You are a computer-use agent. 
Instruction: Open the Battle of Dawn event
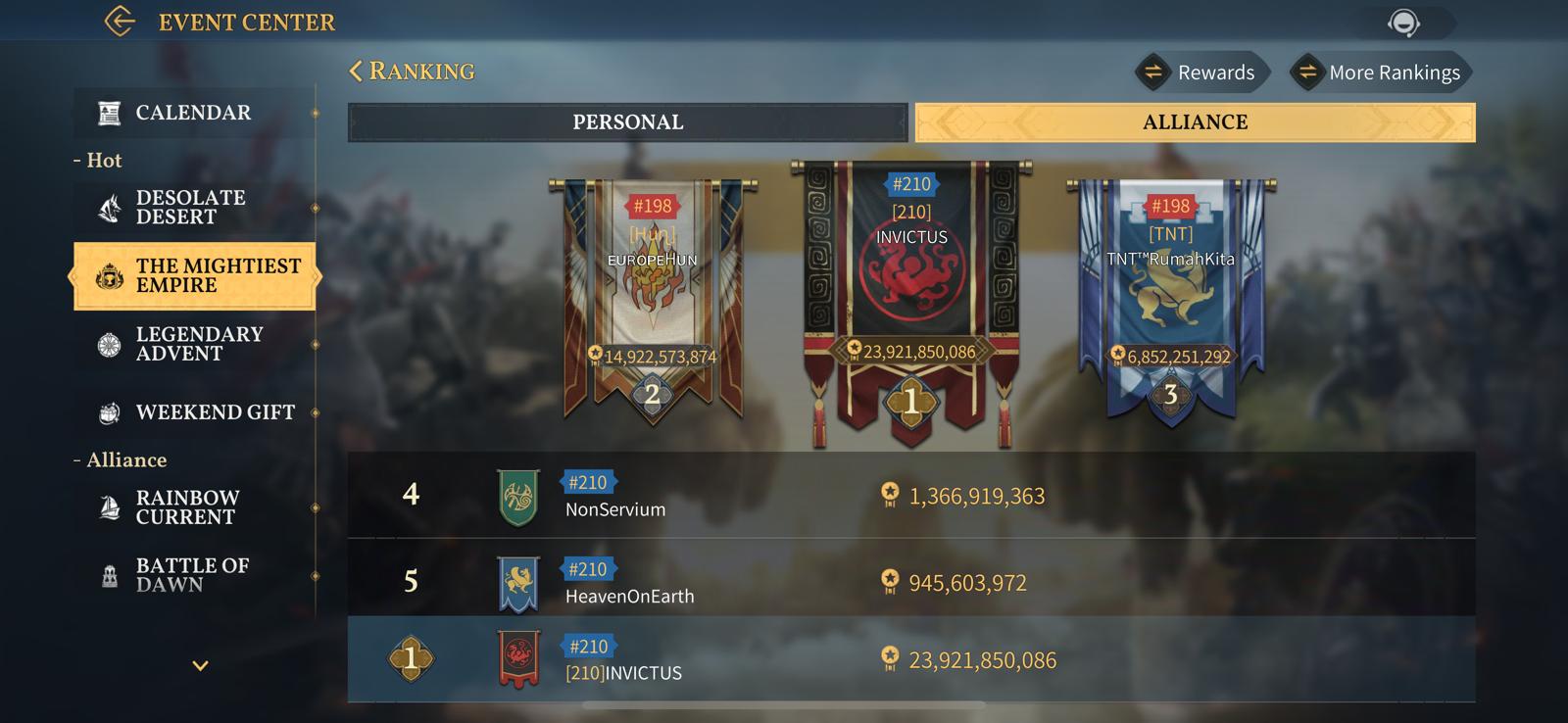click(194, 575)
